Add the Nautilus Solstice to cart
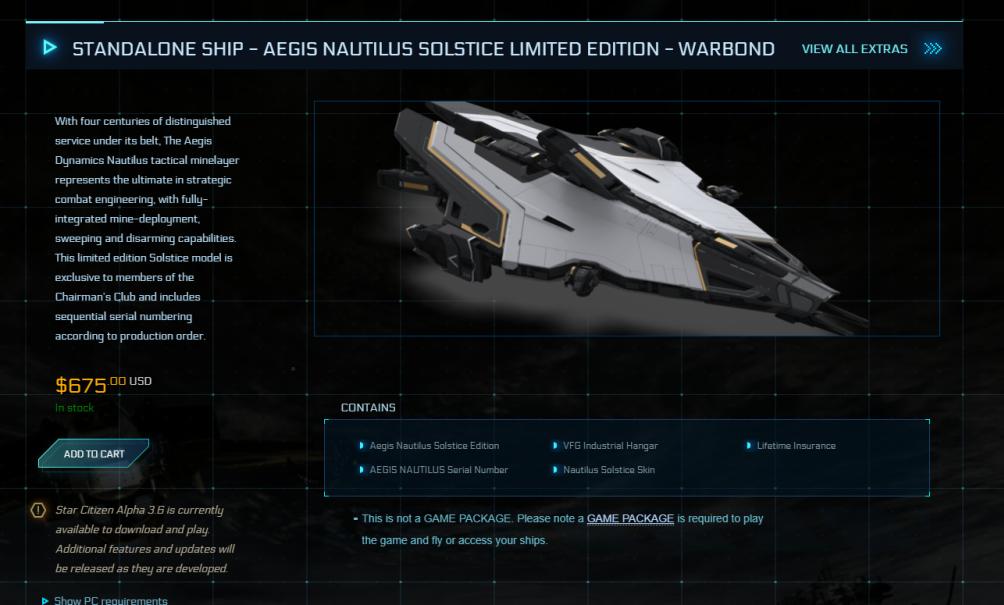 pos(94,454)
